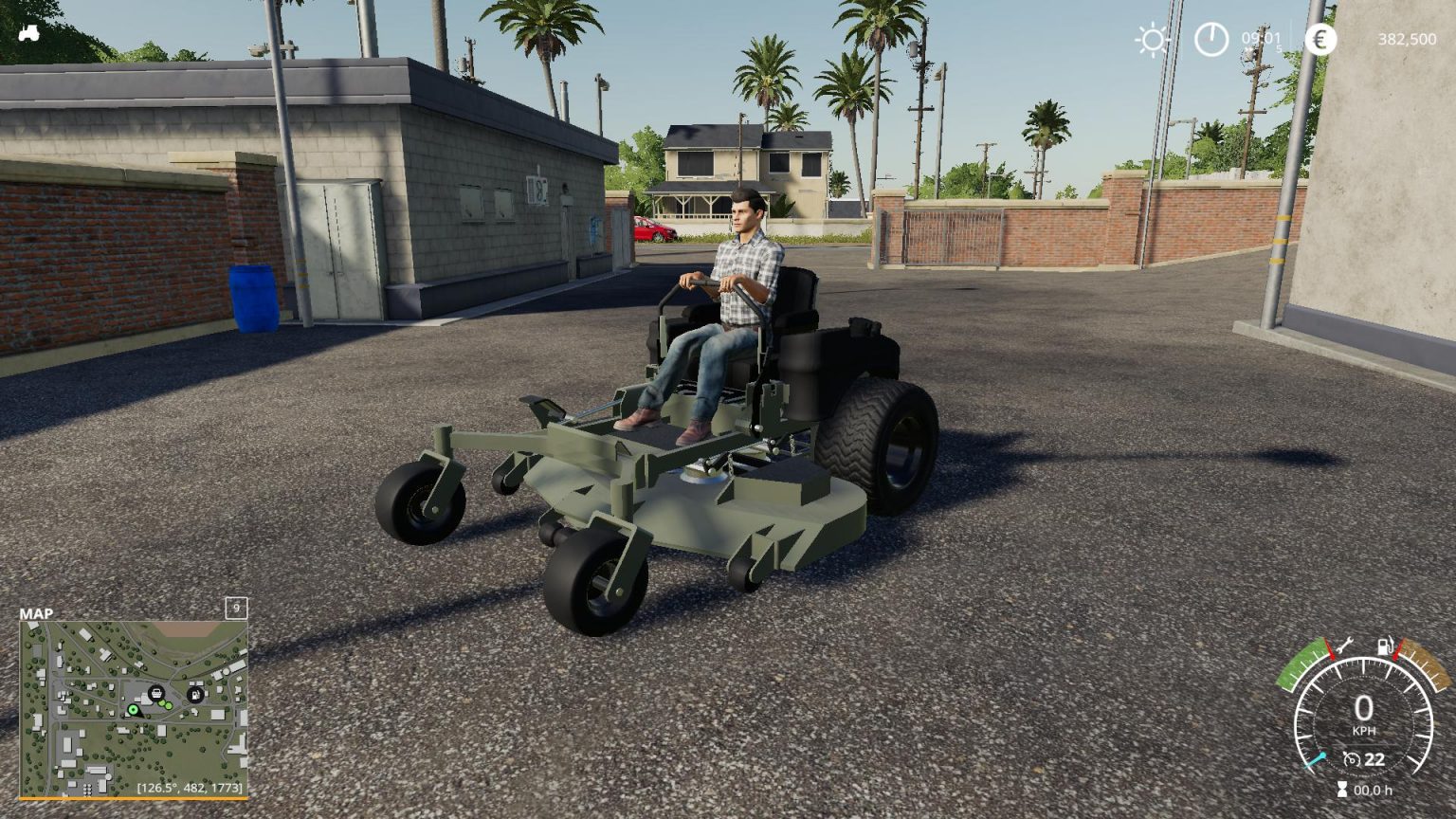This screenshot has width=1456, height=819.
Task: Open the coordinates readout on the minimap
Action: [x=190, y=787]
